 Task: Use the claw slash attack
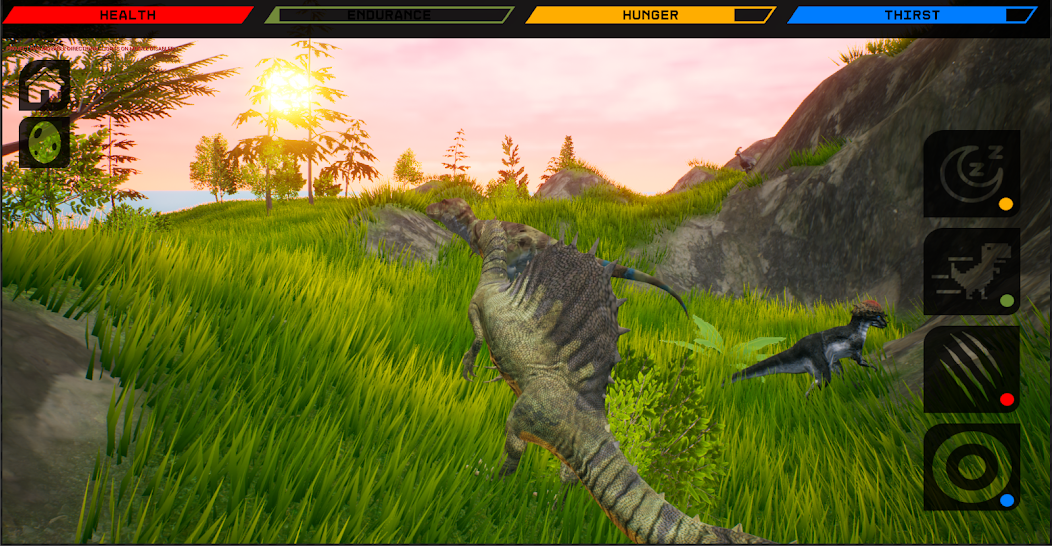[x=971, y=370]
